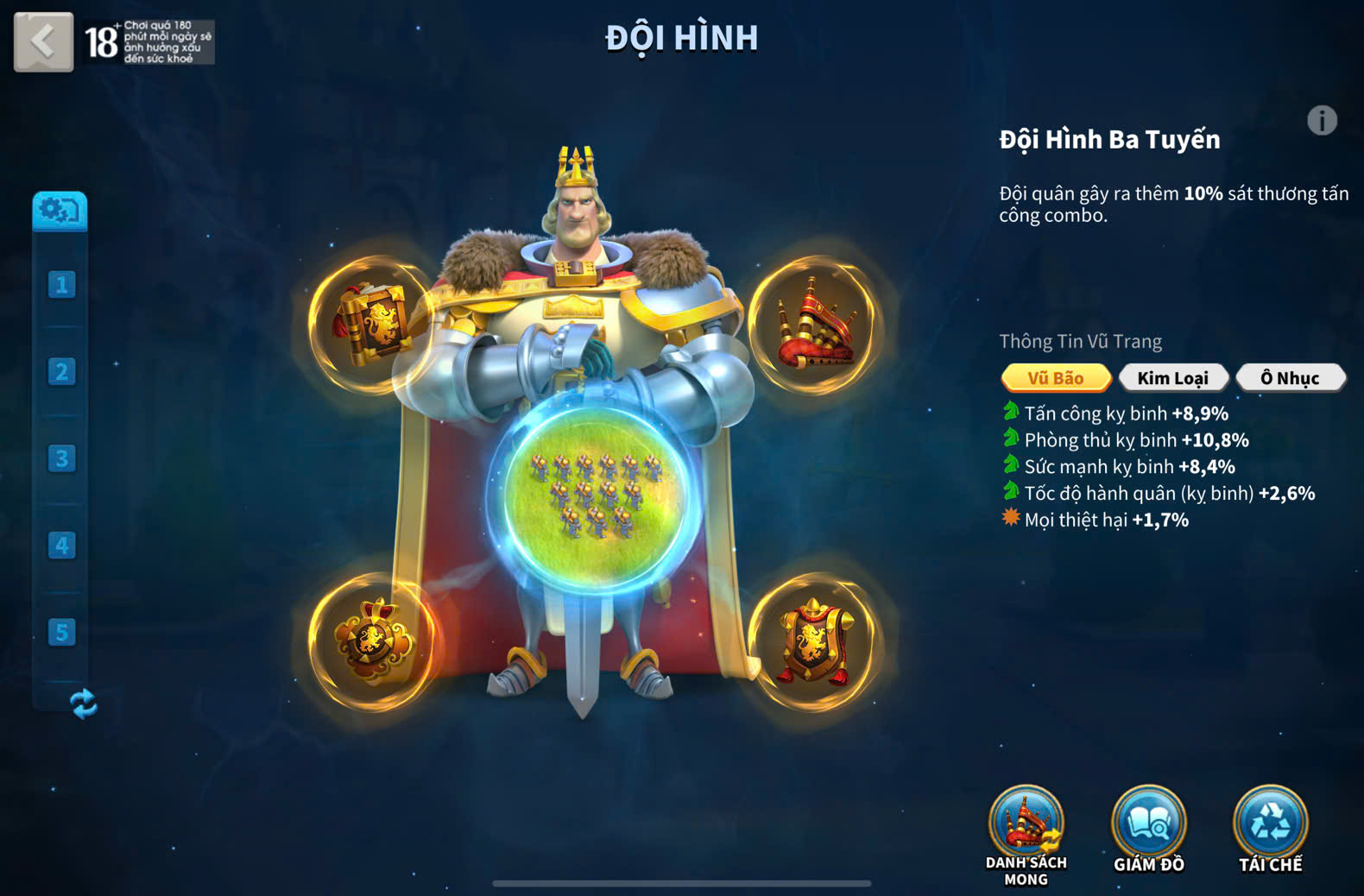Switch to formation preset 3

(x=61, y=458)
